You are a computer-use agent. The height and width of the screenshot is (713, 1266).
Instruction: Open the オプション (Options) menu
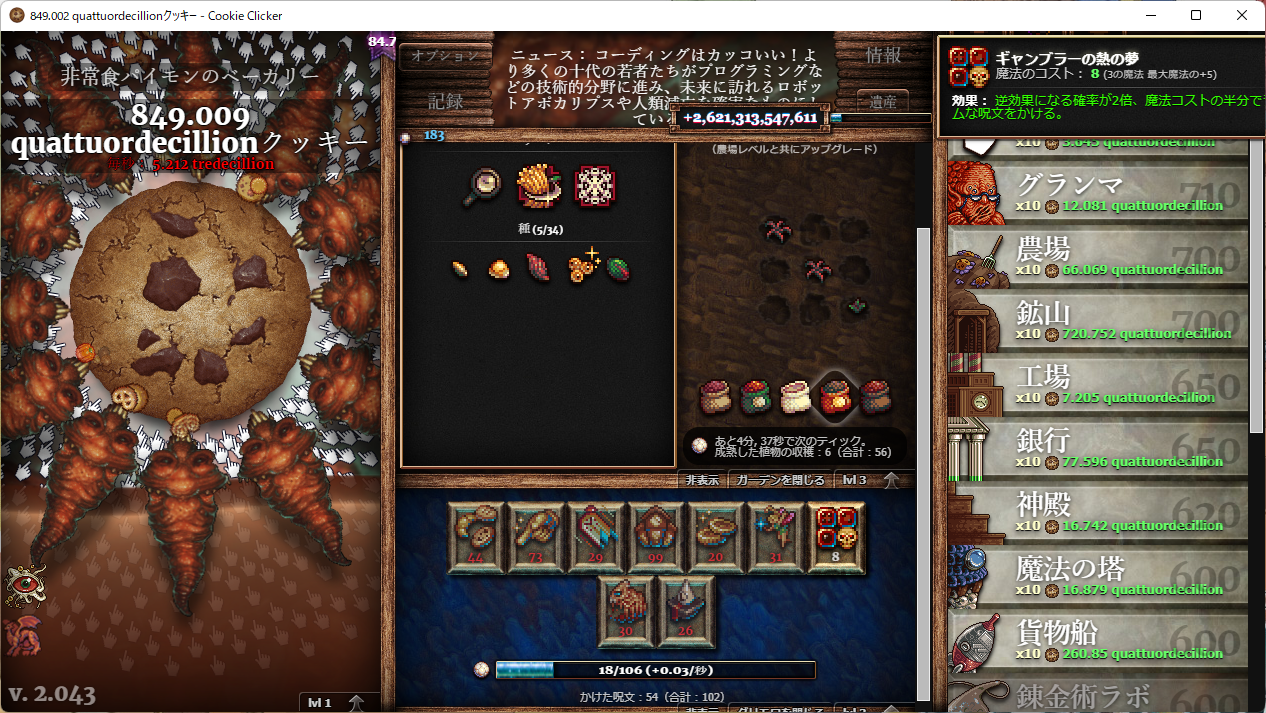pyautogui.click(x=446, y=57)
